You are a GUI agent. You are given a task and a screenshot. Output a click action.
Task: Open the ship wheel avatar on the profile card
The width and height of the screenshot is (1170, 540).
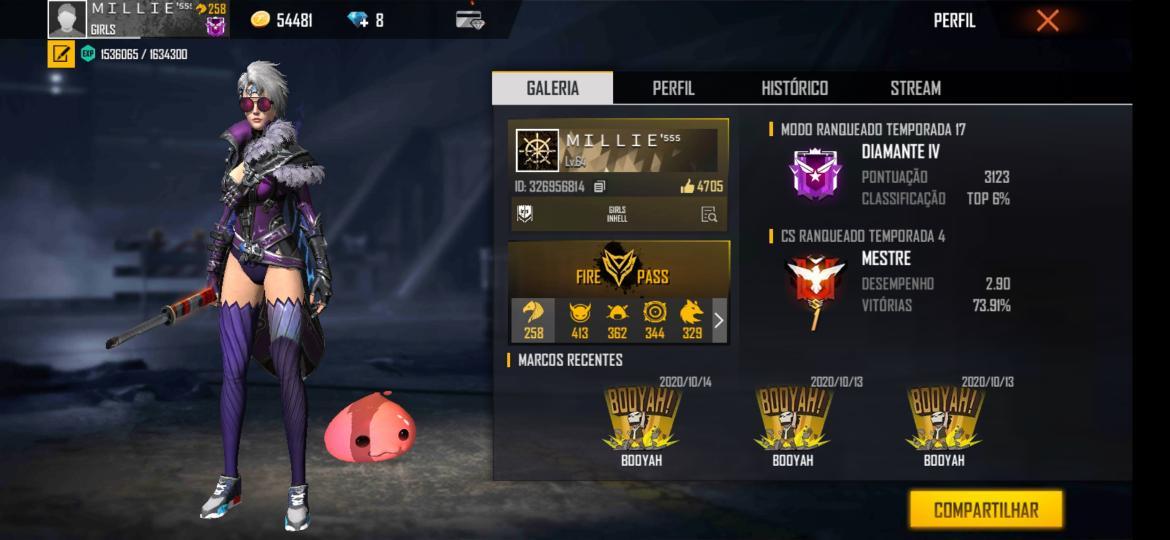pyautogui.click(x=537, y=150)
